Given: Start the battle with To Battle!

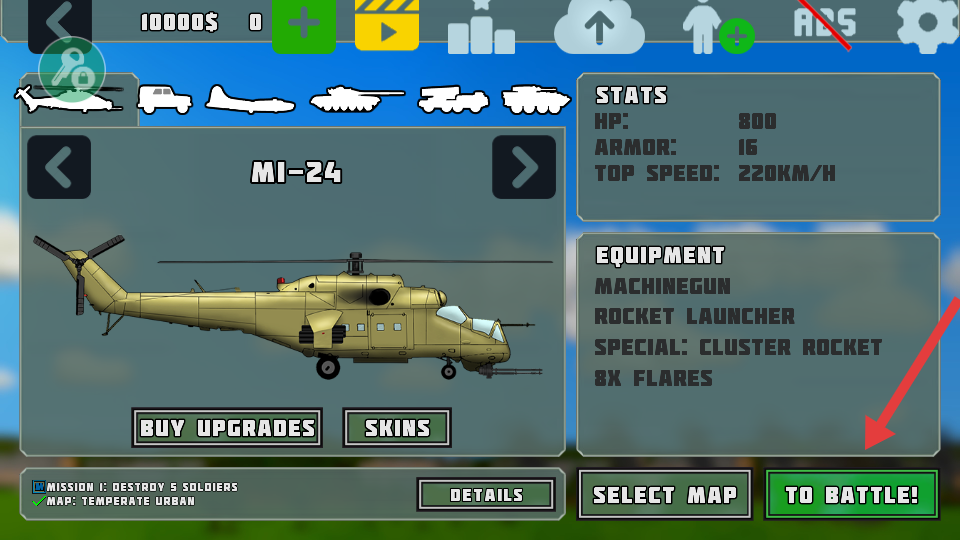Looking at the screenshot, I should 851,494.
